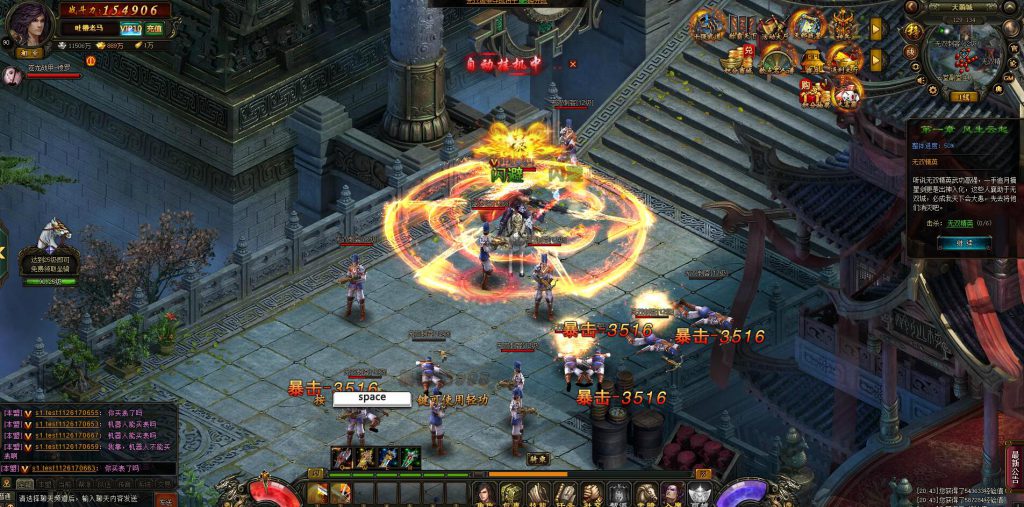Open the 充值 recharge button
1024x507 pixels.
coord(155,28)
